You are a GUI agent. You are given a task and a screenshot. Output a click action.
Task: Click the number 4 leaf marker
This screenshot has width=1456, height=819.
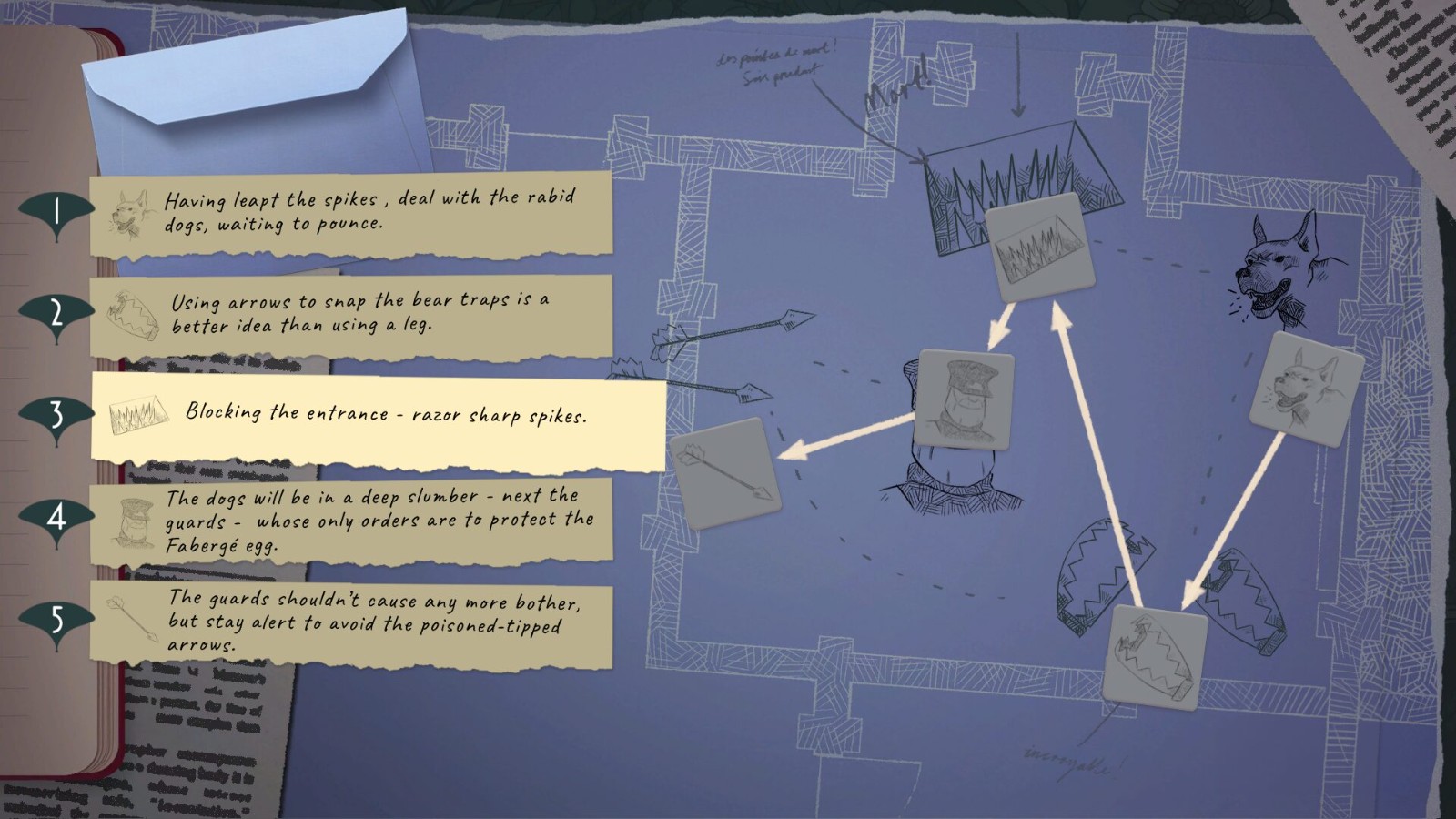[56, 518]
